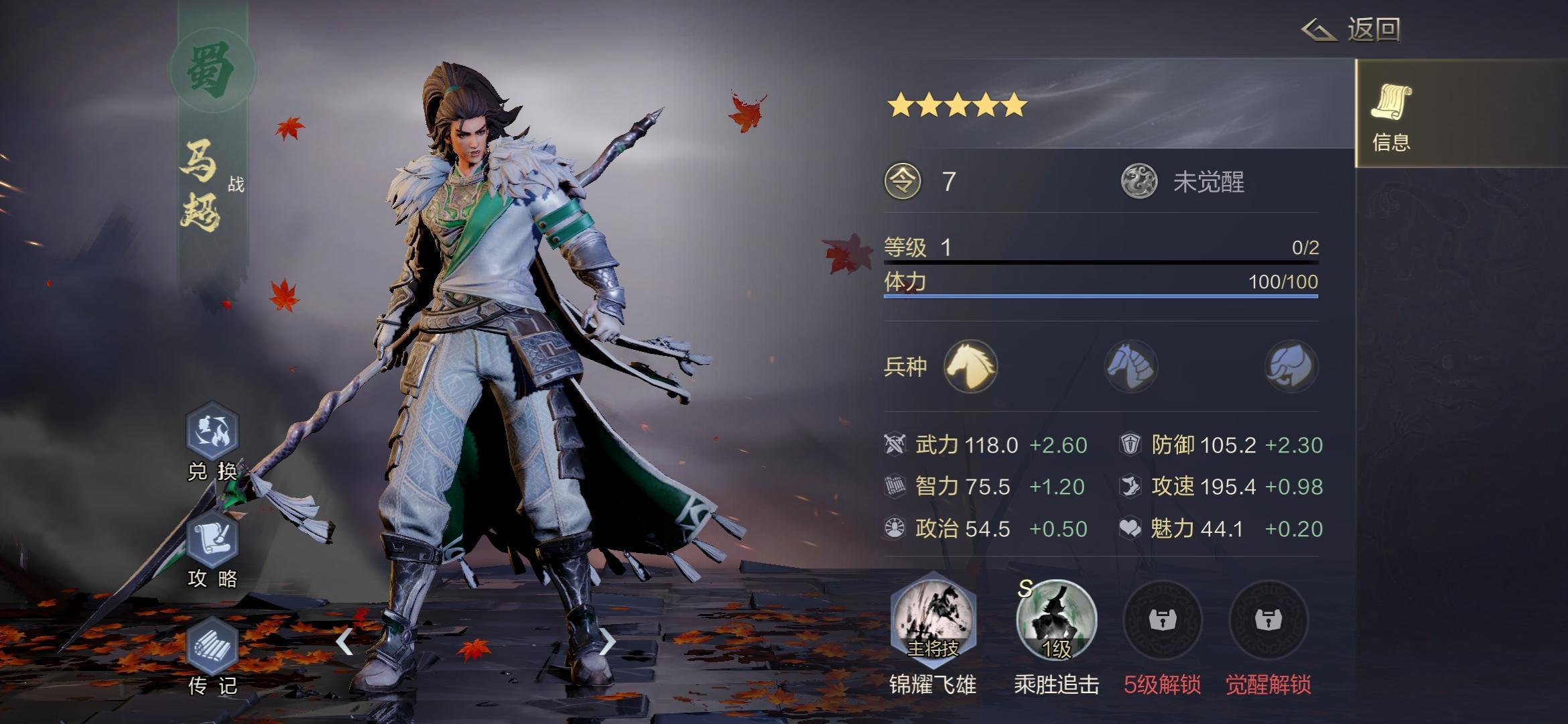Tap the locked 5级解锁 skill slot
The width and height of the screenshot is (1568, 724).
click(1162, 620)
